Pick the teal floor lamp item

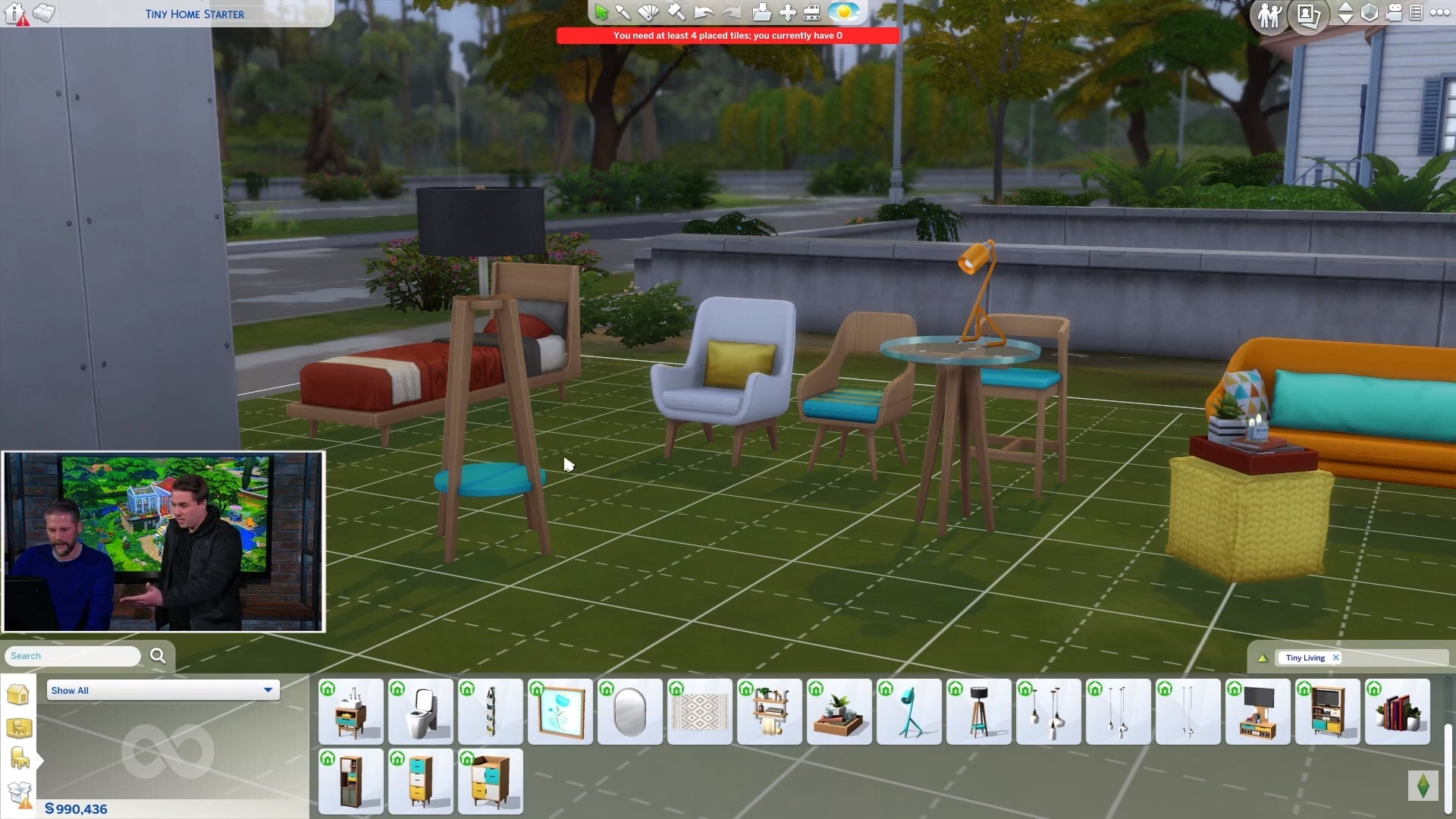909,711
